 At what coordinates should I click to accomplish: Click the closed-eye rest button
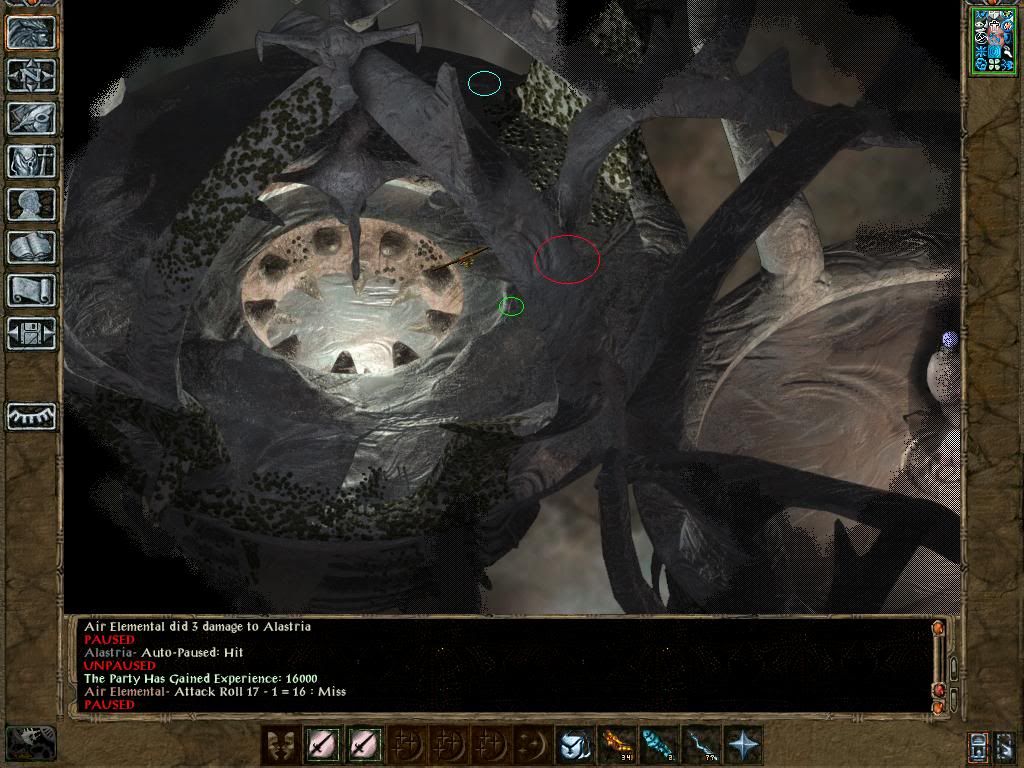tap(31, 416)
